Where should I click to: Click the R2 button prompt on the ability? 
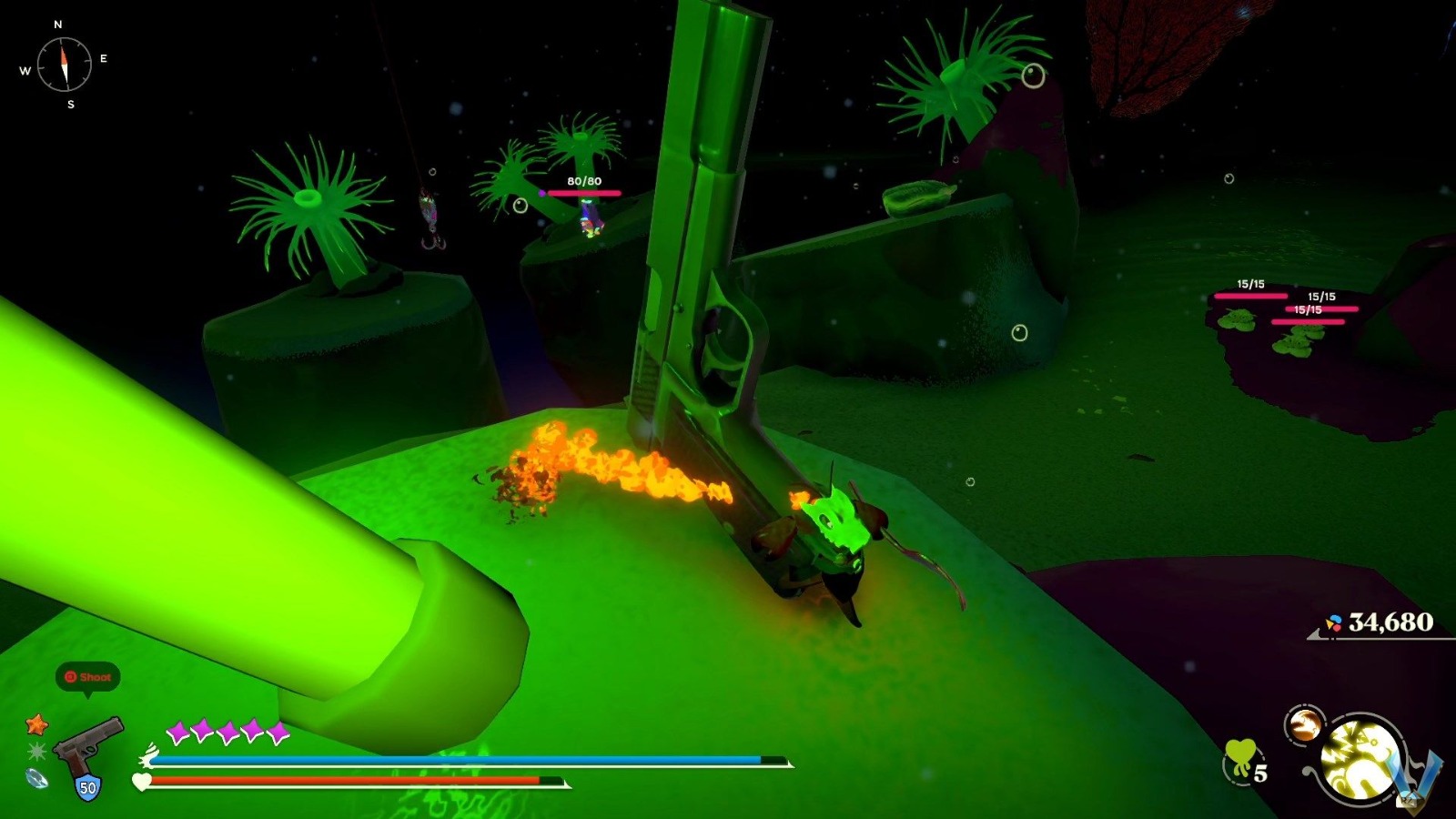click(1410, 801)
